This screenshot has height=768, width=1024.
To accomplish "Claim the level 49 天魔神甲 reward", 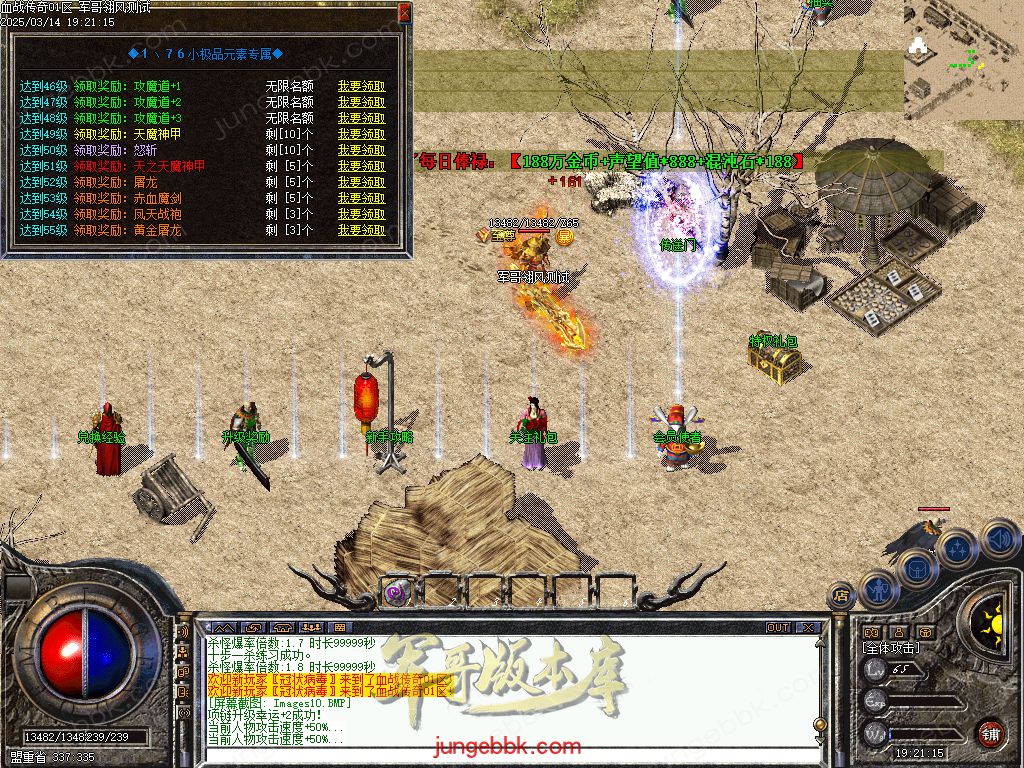I will pos(361,134).
